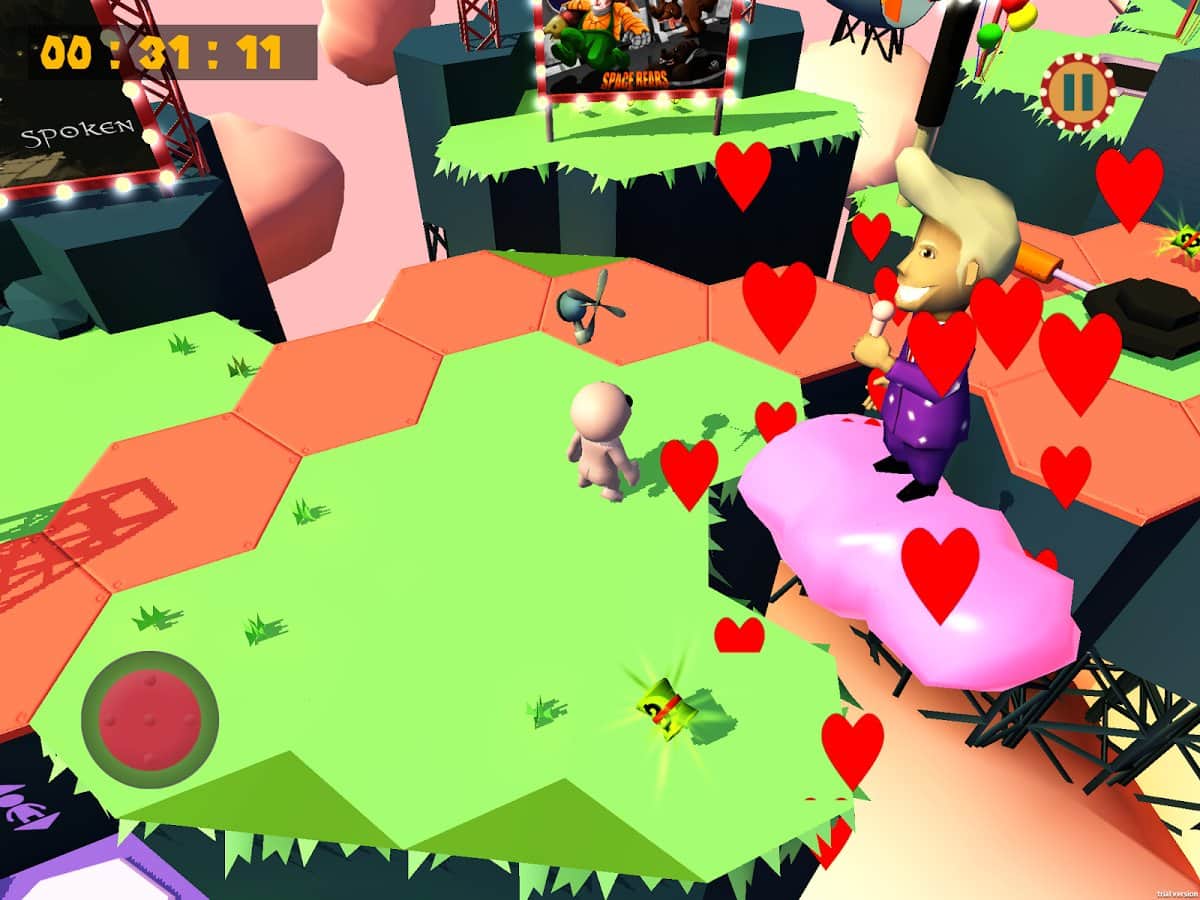Screen dimensions: 1200x900
Task: Pause the game with the round pause button
Action: coord(1077,92)
